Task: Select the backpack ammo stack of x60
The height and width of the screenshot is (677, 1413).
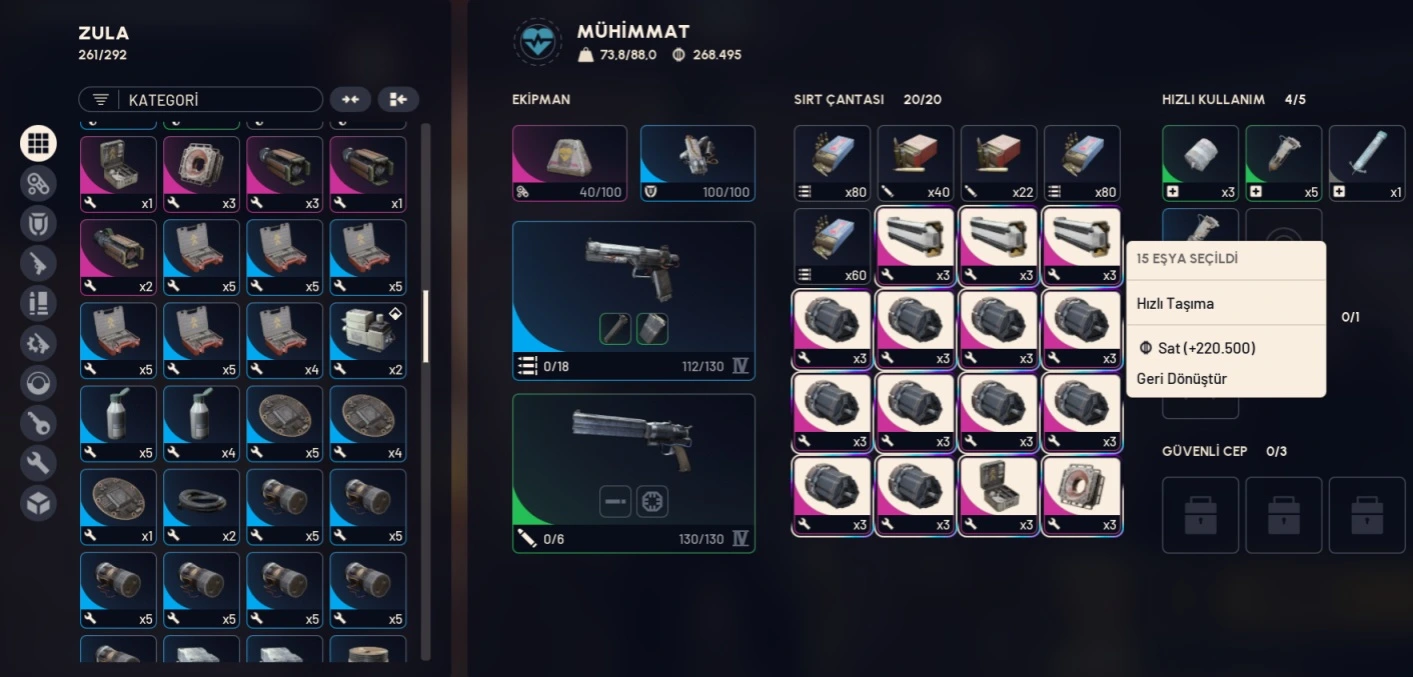Action: (832, 246)
